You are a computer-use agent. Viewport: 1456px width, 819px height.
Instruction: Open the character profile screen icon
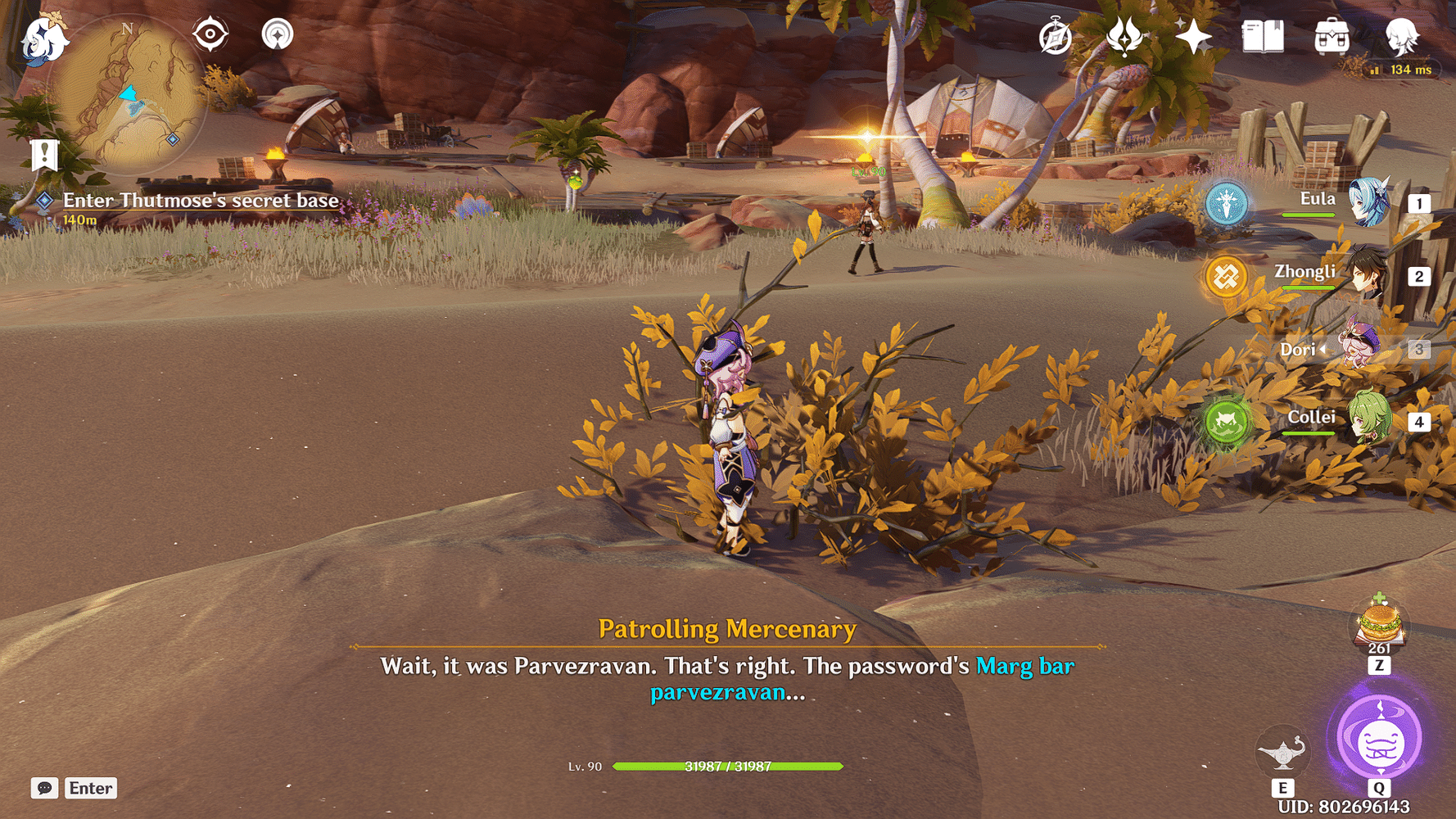click(x=1401, y=37)
